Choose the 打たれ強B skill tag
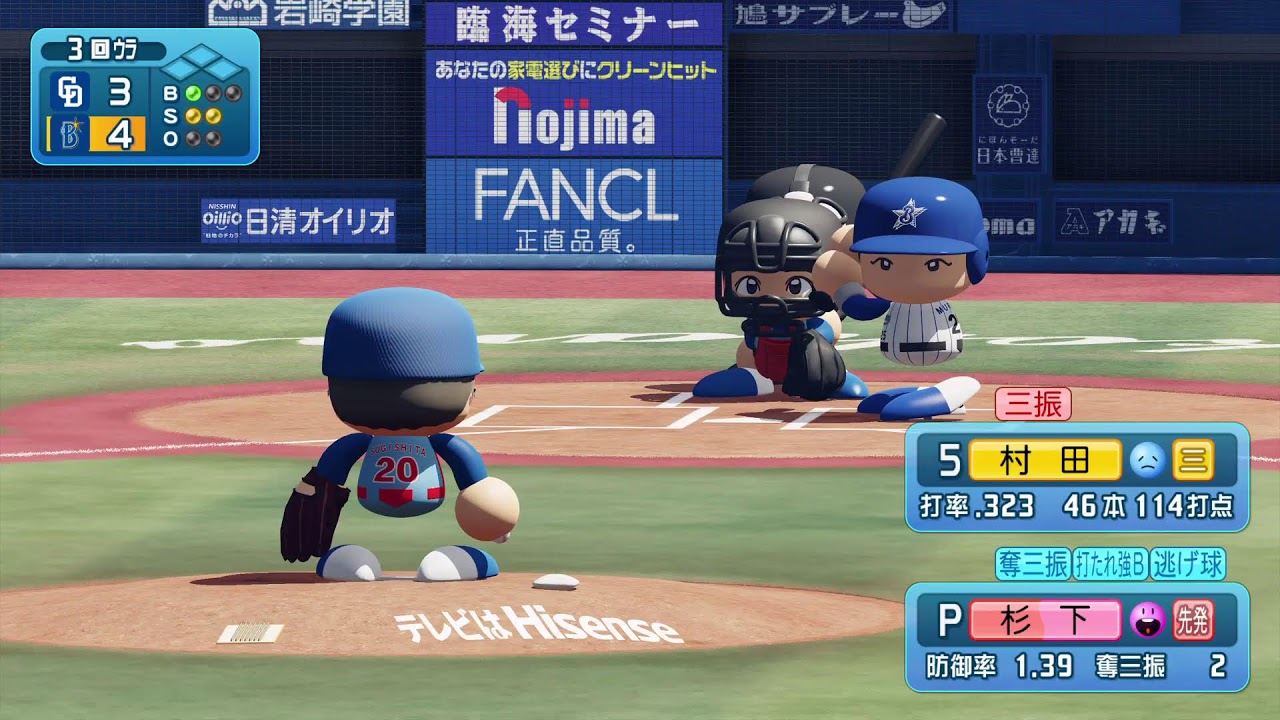This screenshot has height=720, width=1280. [1110, 564]
